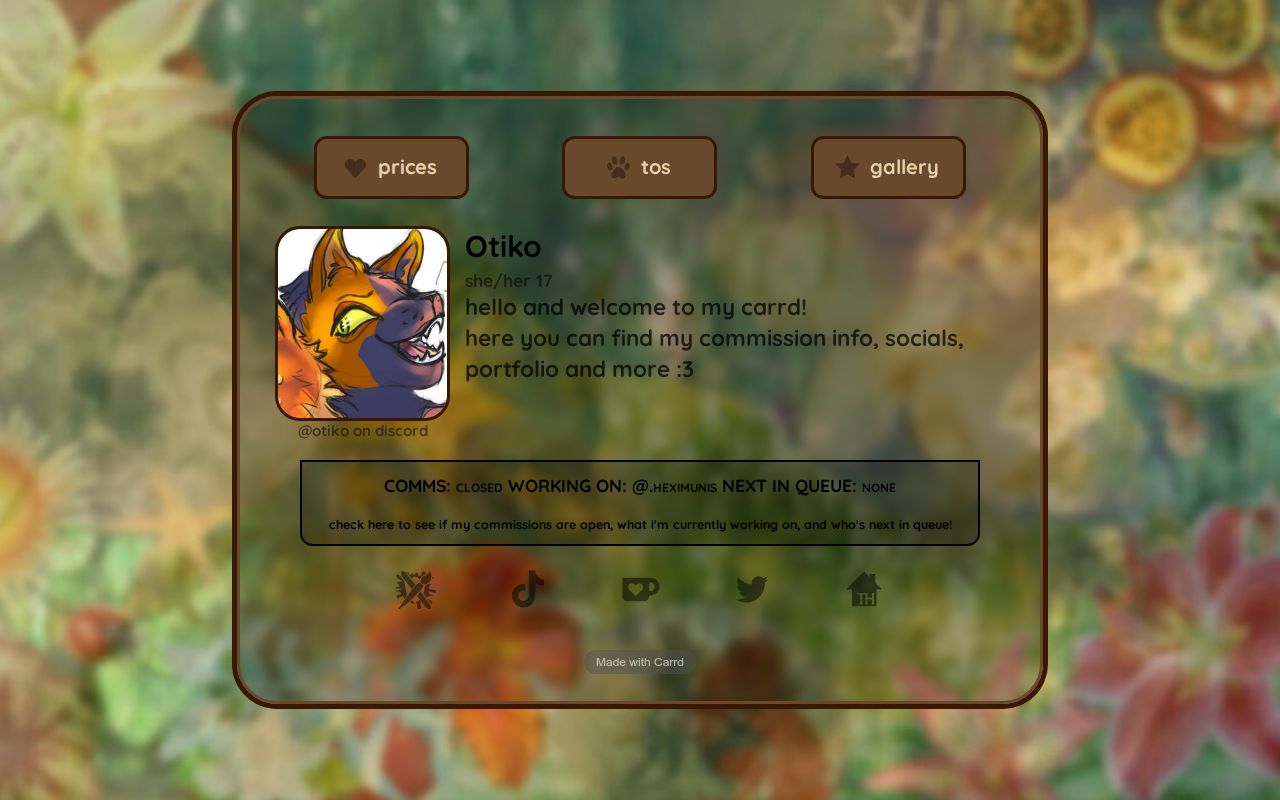Viewport: 1280px width, 800px height.
Task: Navigate to the gallery section
Action: point(888,167)
